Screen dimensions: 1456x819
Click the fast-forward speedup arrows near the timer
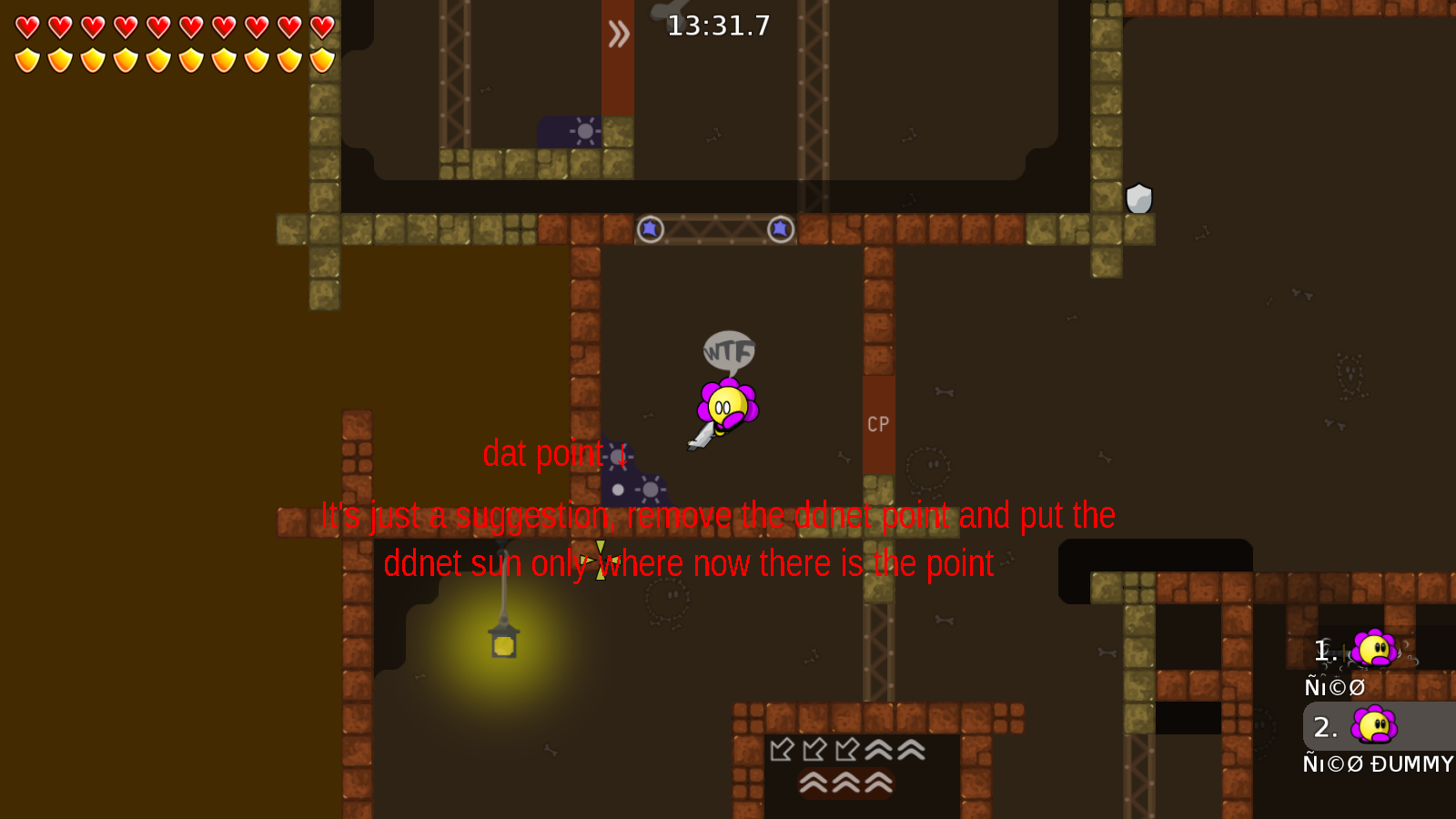point(620,34)
